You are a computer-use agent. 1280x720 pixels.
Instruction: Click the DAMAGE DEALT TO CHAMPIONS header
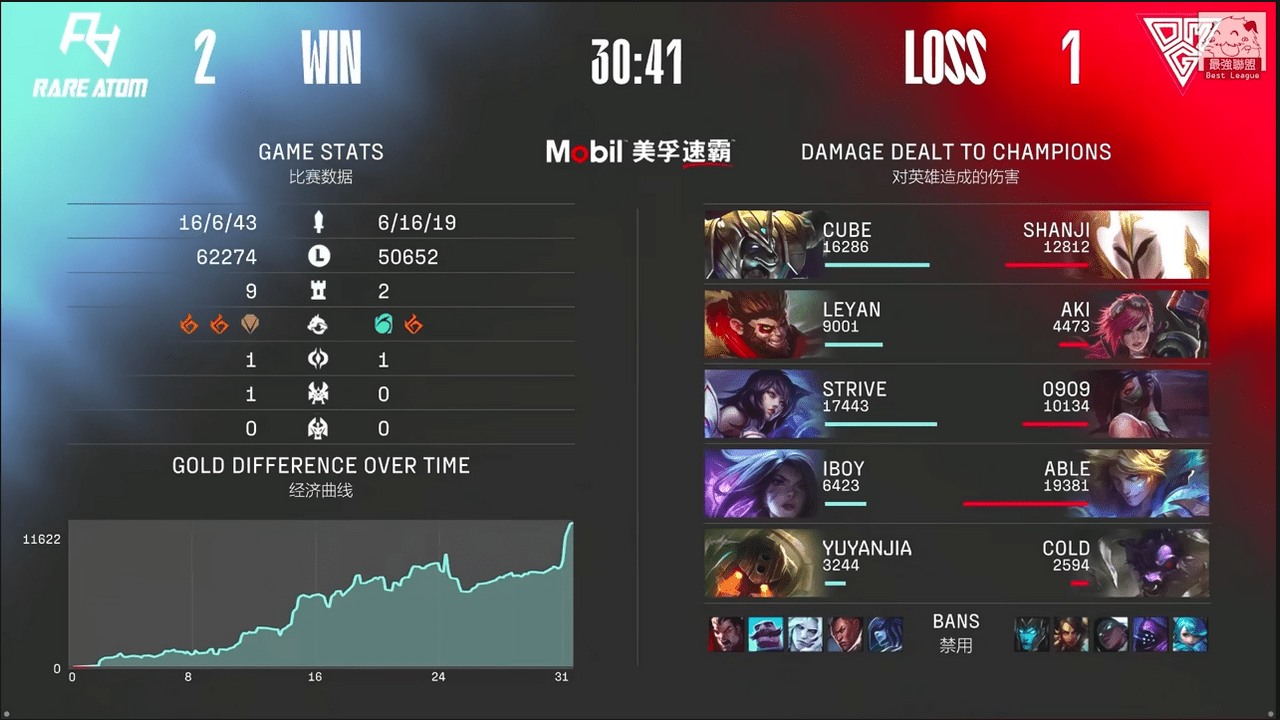click(955, 152)
